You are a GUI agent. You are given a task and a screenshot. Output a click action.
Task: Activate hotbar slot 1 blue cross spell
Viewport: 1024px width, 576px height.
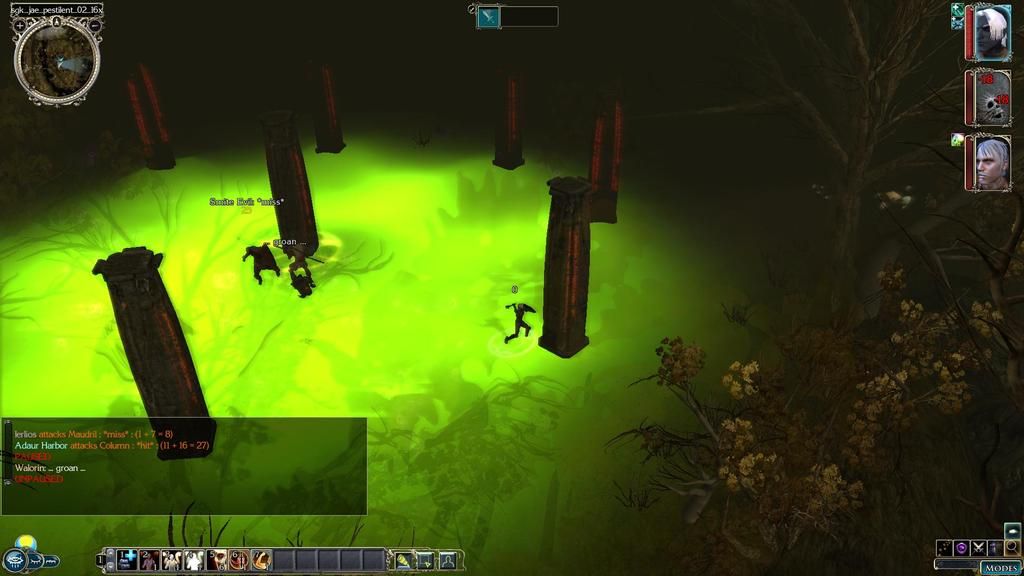(x=128, y=560)
